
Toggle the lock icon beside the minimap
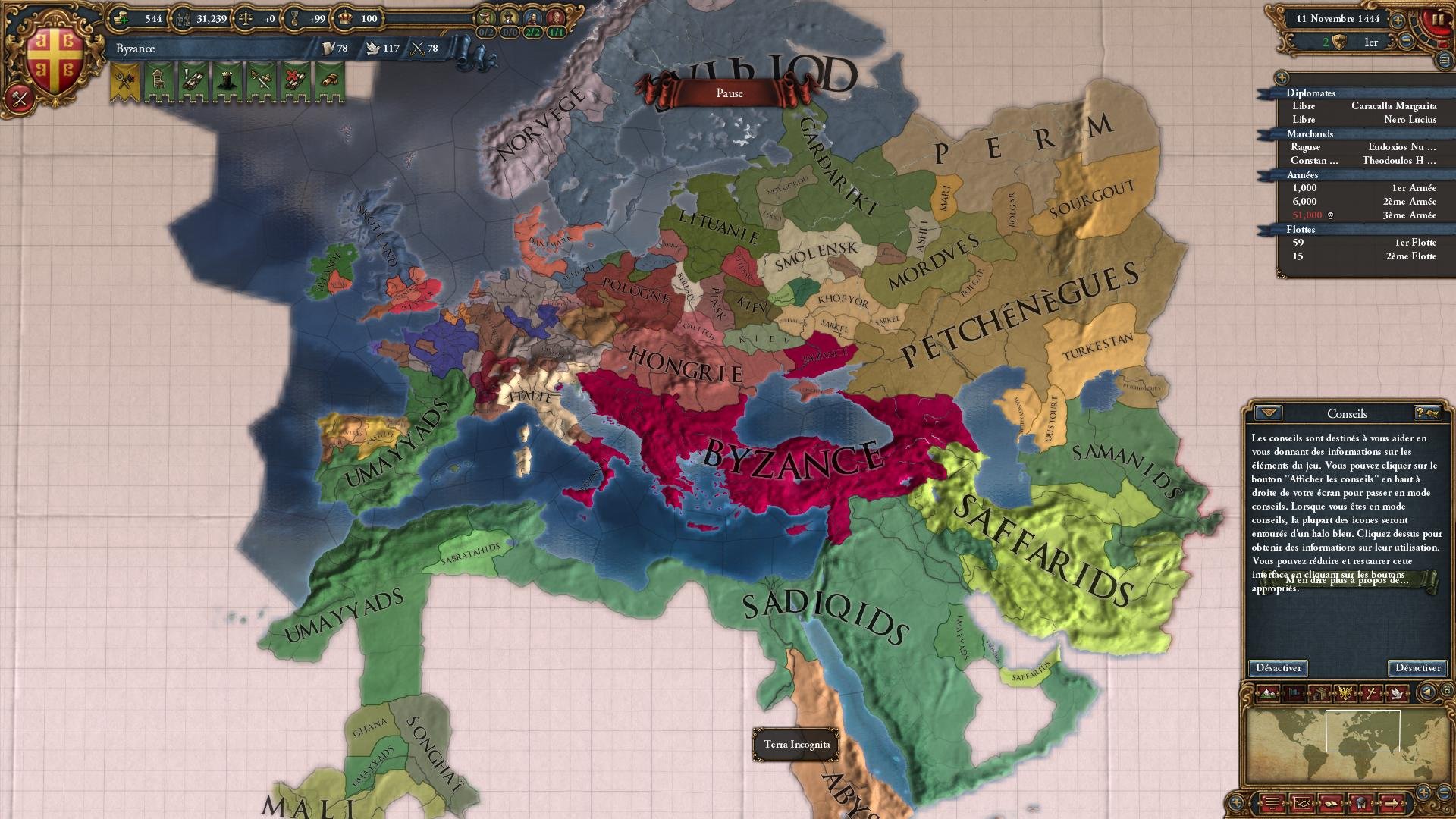click(1447, 690)
